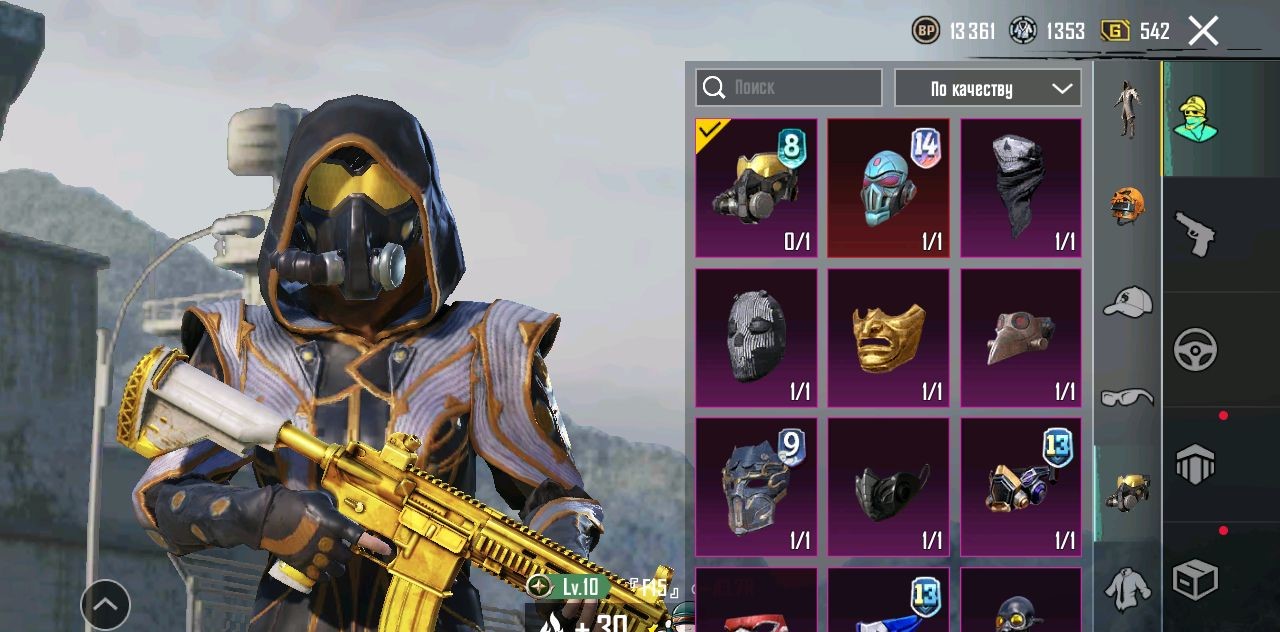Open the По качеству sorting dropdown

coord(987,88)
